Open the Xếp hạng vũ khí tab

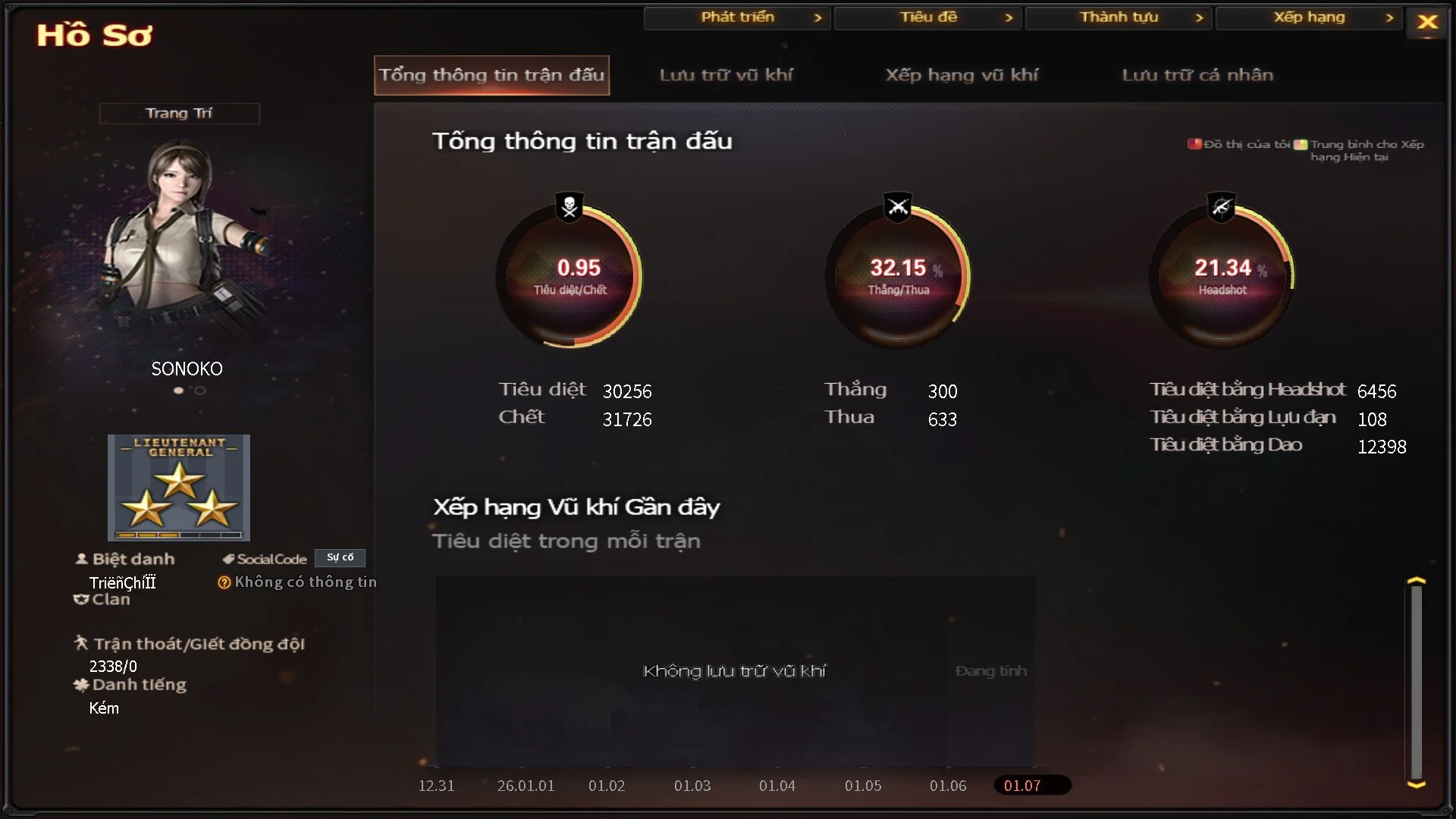click(963, 75)
